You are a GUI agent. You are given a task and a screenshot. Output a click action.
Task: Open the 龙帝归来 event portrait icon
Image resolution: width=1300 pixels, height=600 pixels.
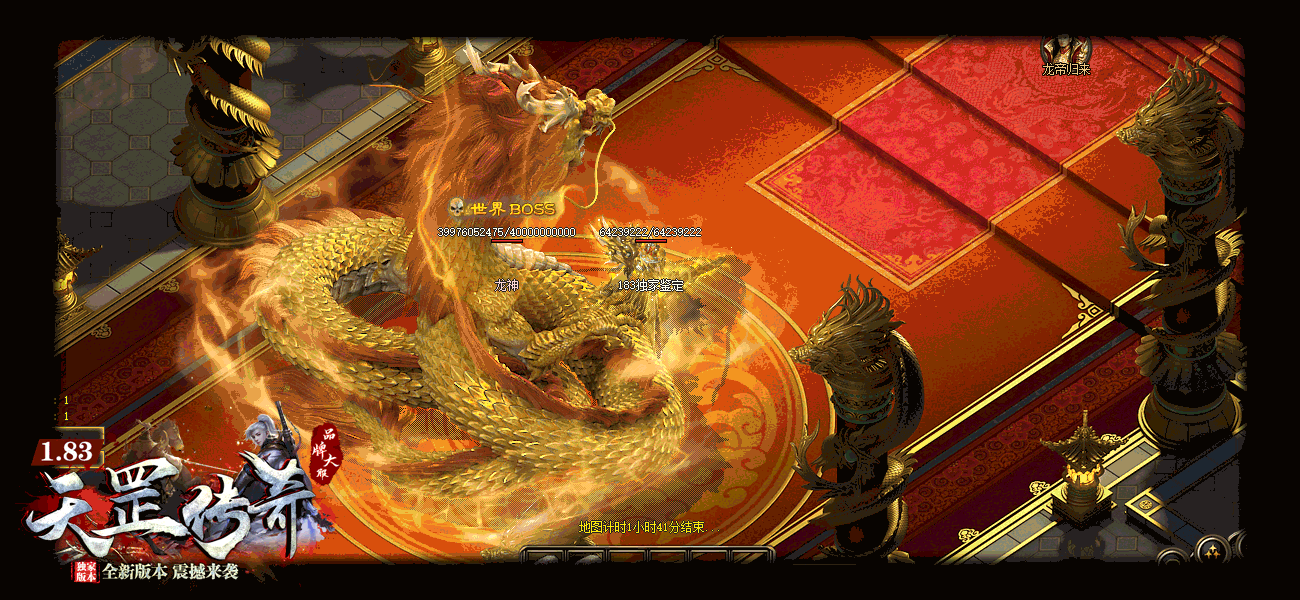[1065, 49]
